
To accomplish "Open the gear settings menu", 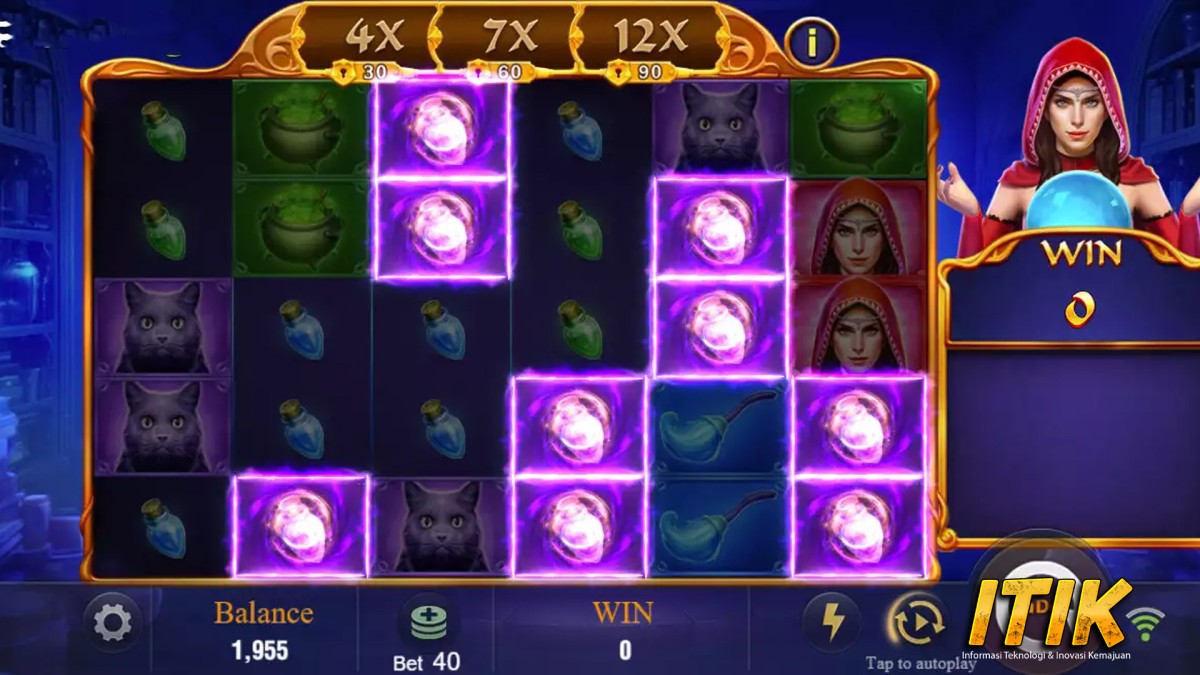I will [x=112, y=623].
